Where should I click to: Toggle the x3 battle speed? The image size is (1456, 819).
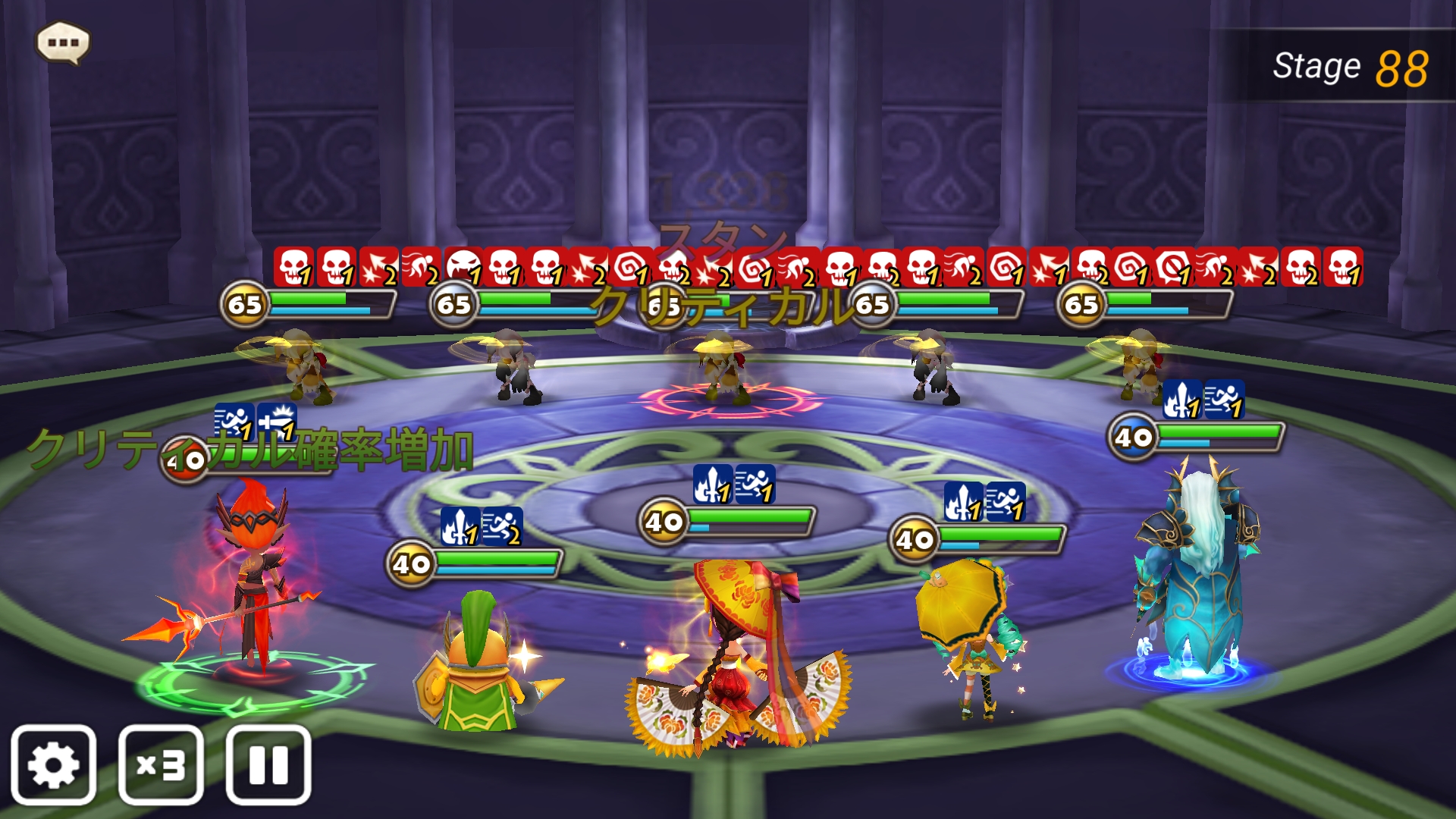[161, 764]
